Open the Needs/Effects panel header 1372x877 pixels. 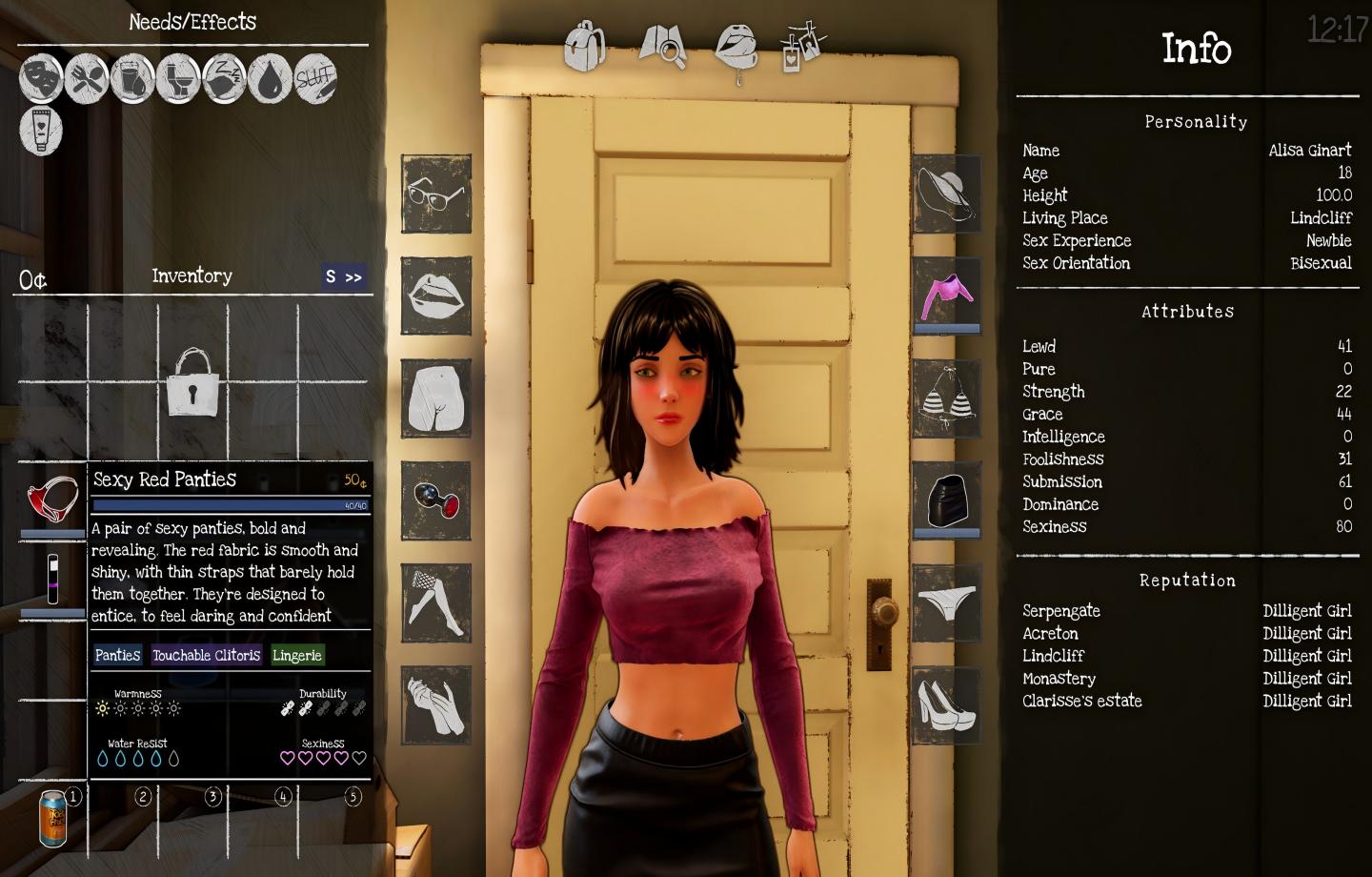point(192,22)
